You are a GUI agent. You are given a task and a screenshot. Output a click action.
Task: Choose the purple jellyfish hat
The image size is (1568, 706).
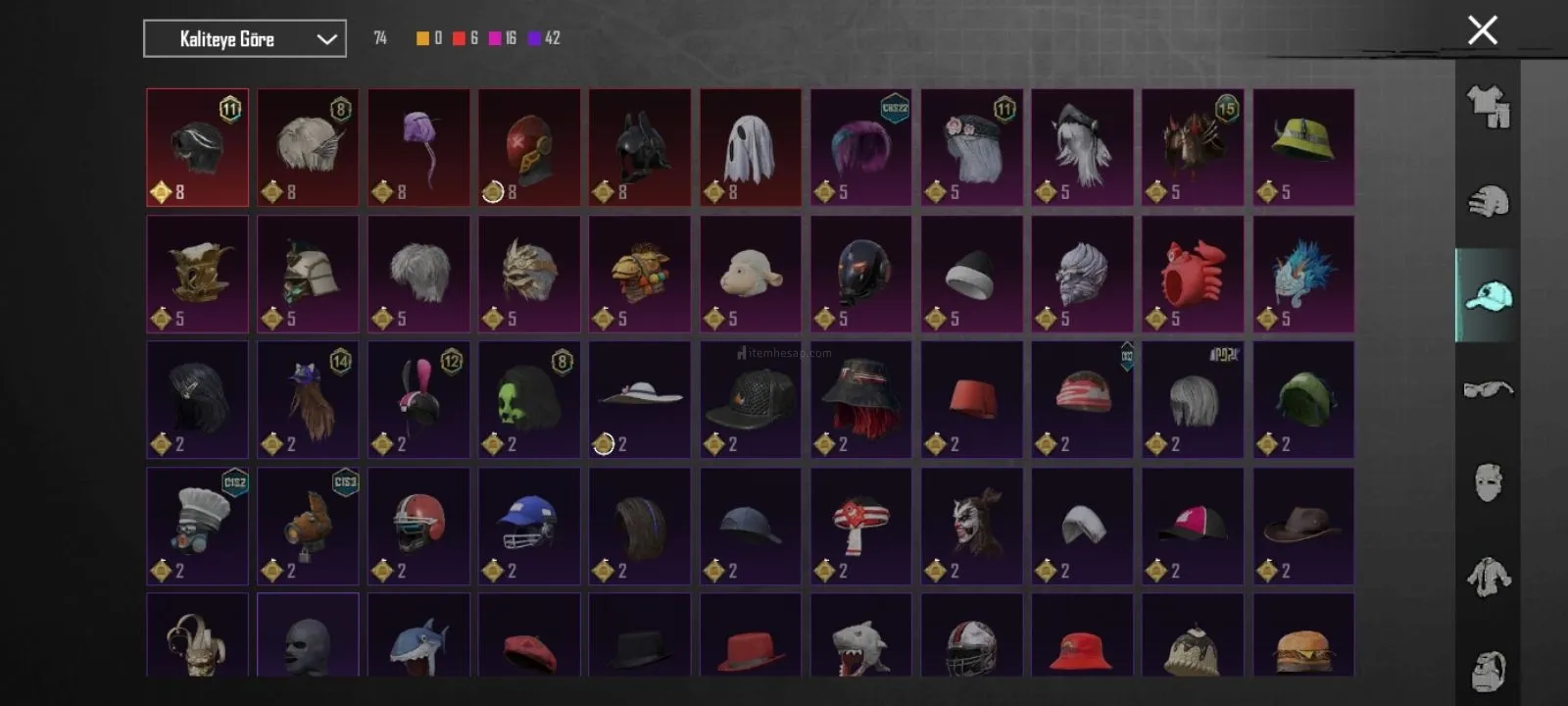point(418,148)
